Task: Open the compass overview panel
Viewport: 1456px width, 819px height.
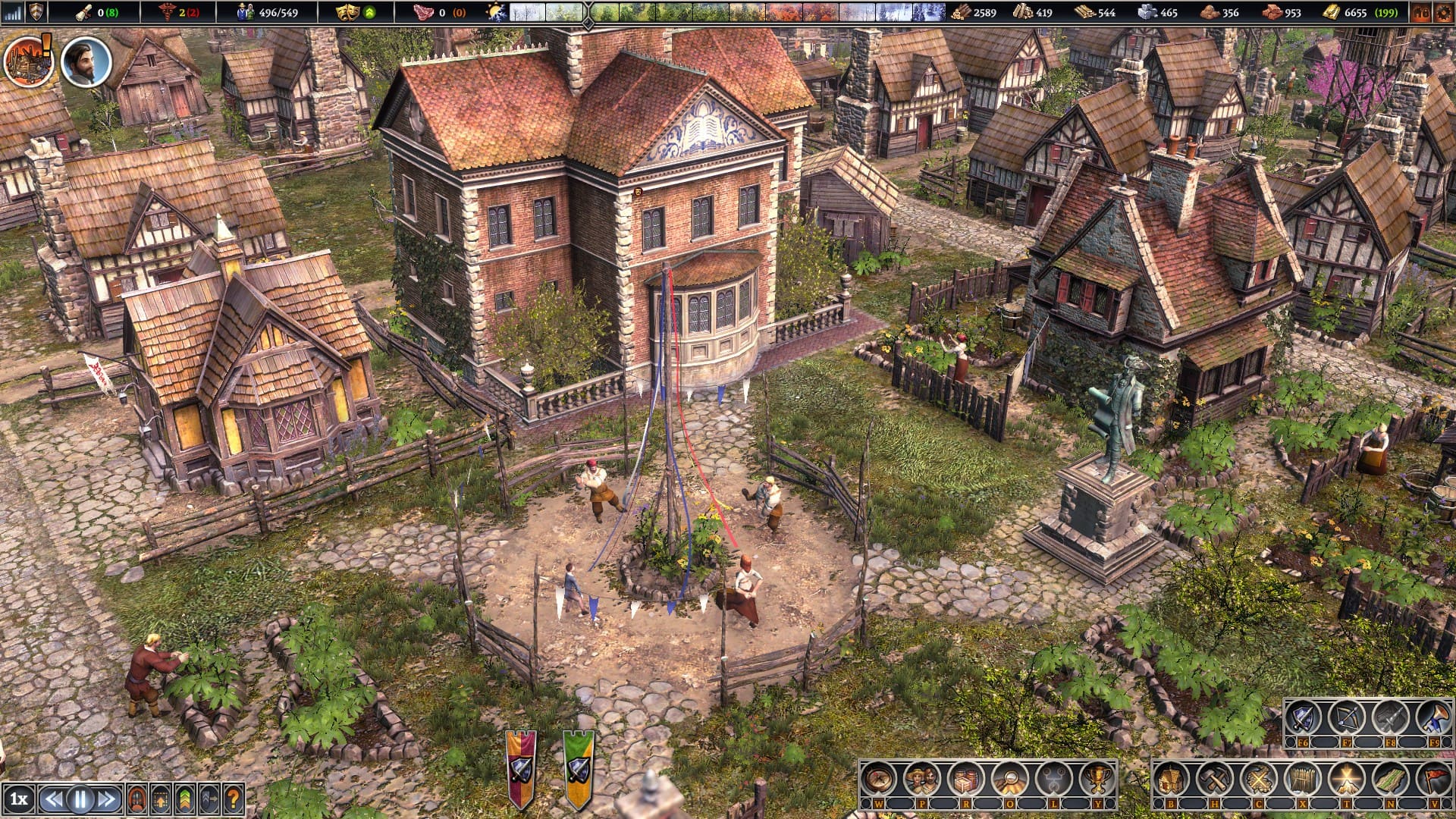Action: click(x=879, y=780)
